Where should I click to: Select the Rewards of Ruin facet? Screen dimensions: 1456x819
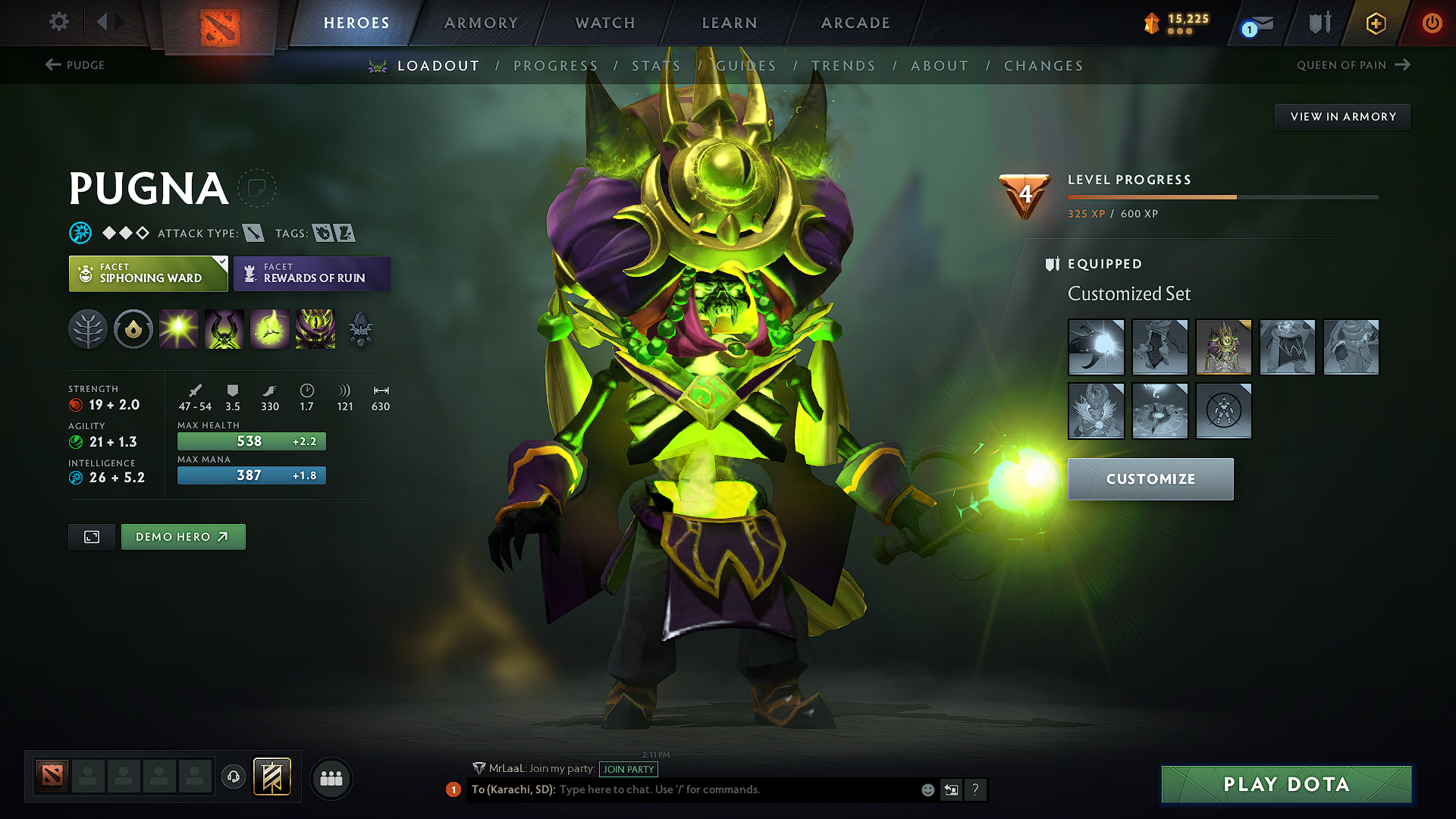[312, 274]
